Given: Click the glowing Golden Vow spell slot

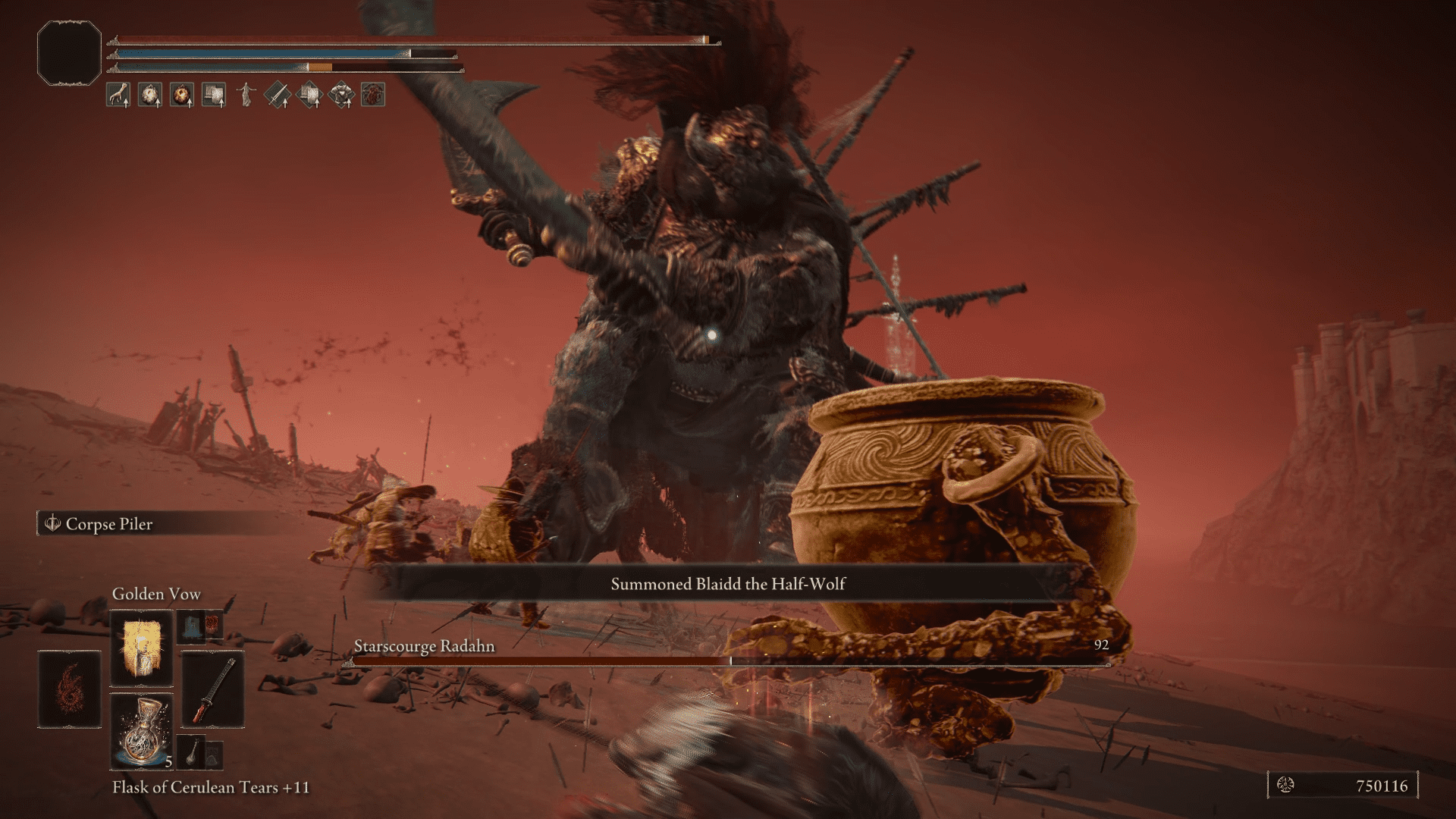Looking at the screenshot, I should coord(140,649).
